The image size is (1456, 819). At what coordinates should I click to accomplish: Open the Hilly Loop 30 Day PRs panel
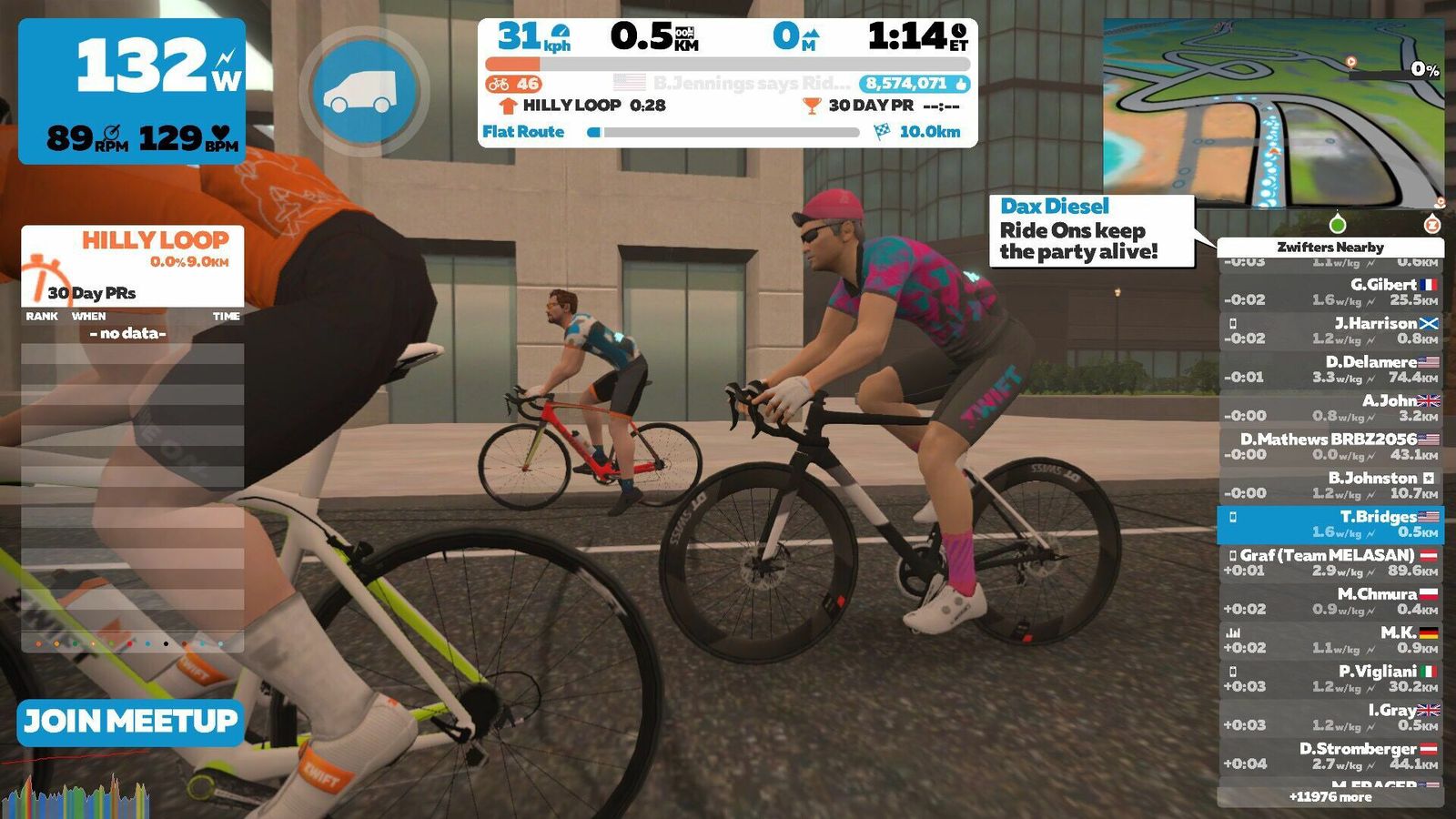133,266
